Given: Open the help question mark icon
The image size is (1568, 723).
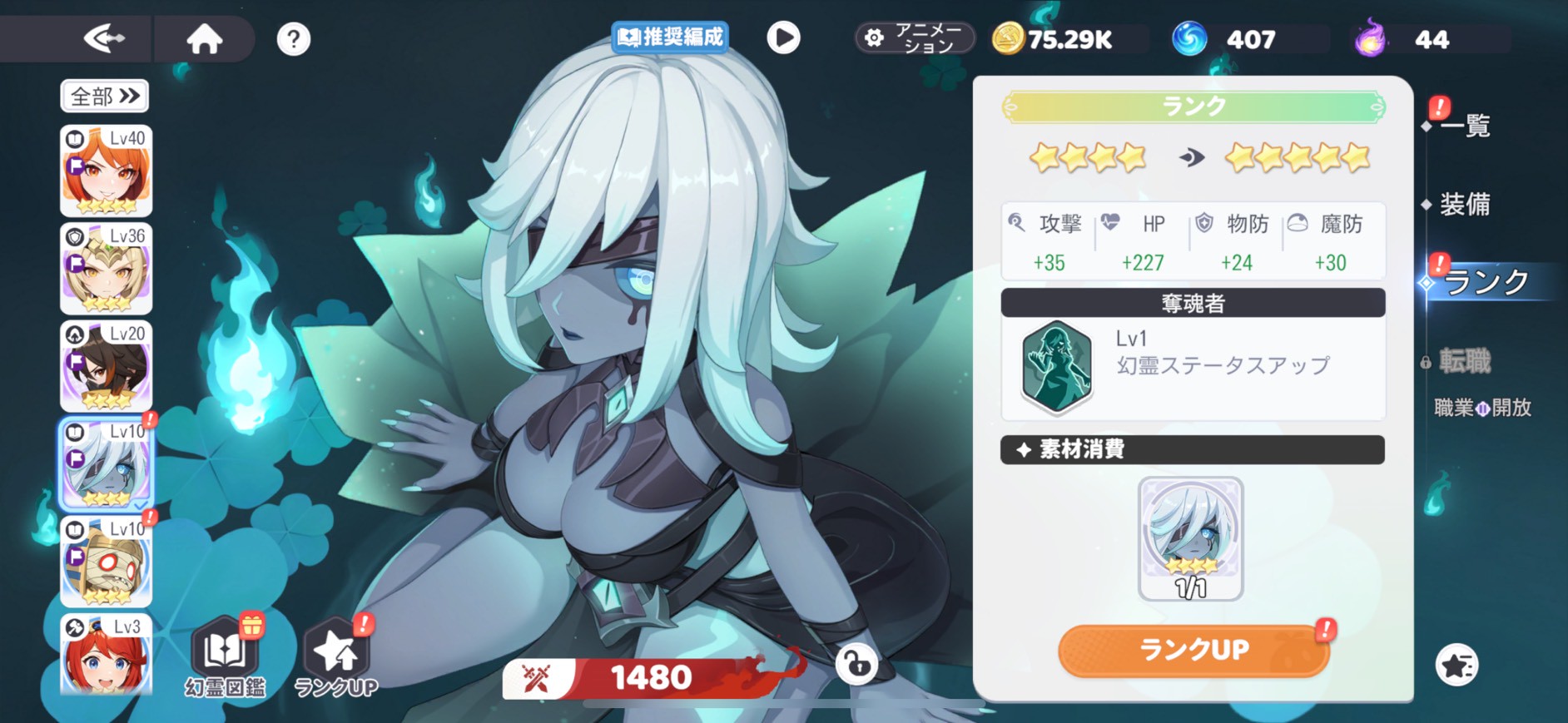Looking at the screenshot, I should tap(293, 38).
